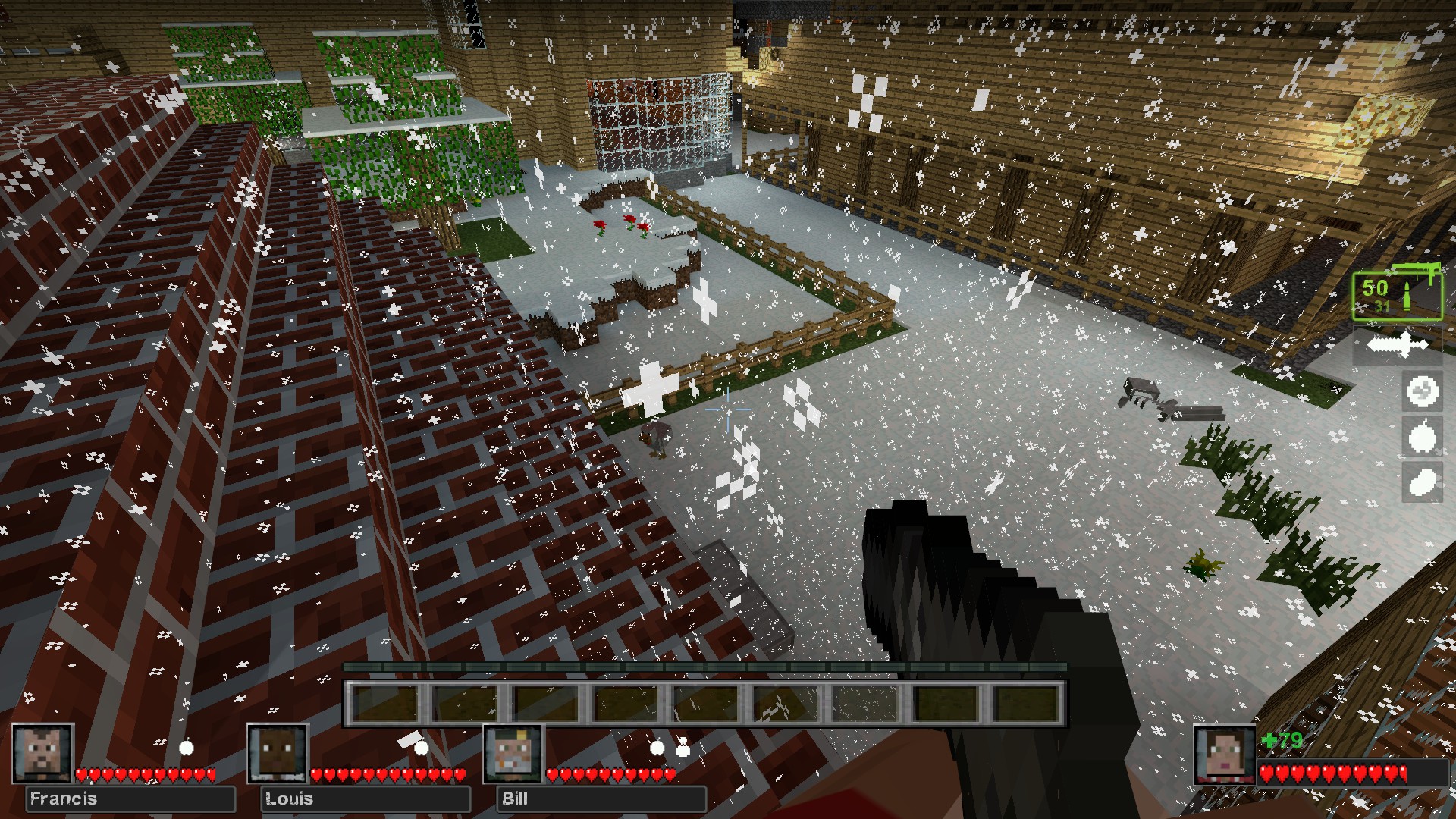Click Bill's teammate portrait
The height and width of the screenshot is (819, 1456).
point(513,753)
